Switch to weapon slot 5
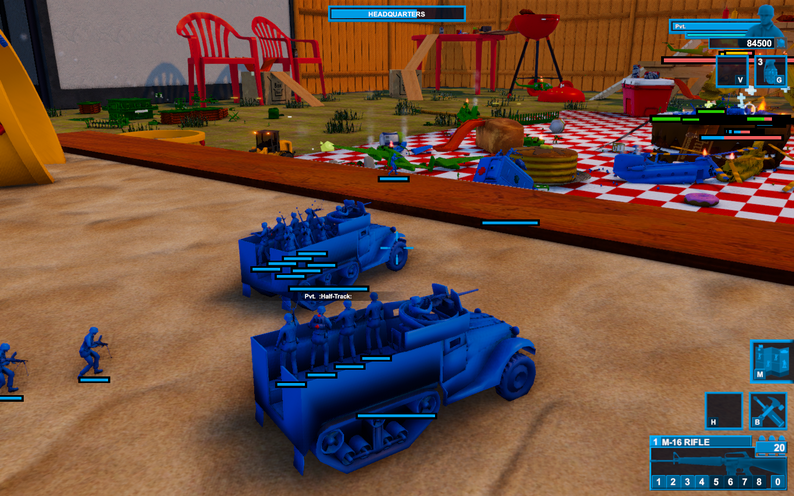The image size is (794, 496). 717,483
